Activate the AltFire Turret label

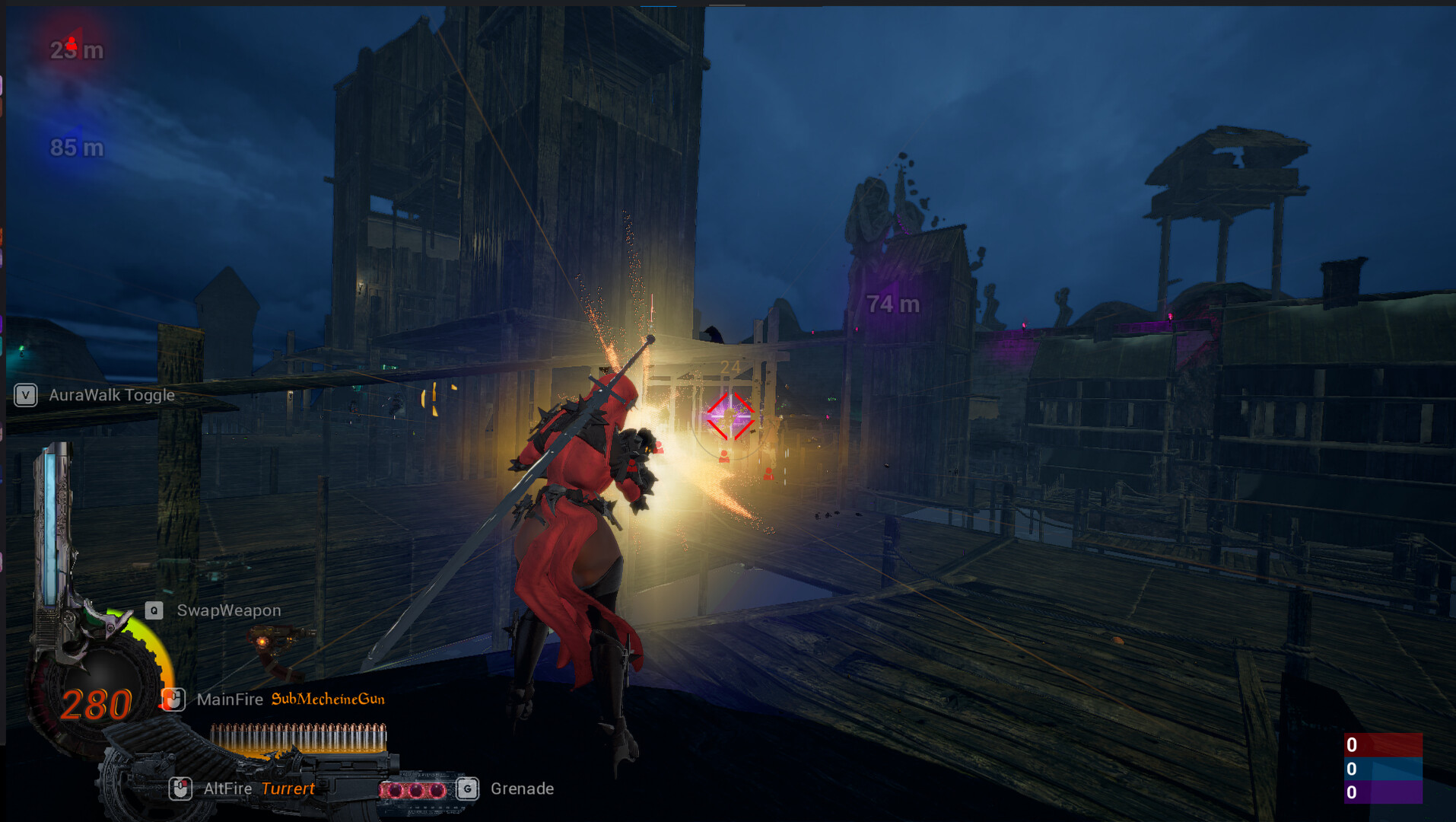pos(259,789)
